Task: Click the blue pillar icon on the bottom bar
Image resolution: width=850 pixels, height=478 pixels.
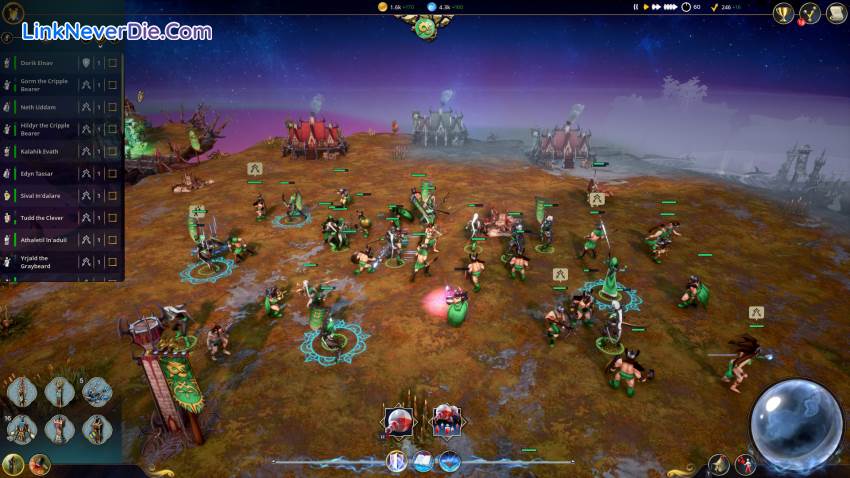Action: coord(396,462)
